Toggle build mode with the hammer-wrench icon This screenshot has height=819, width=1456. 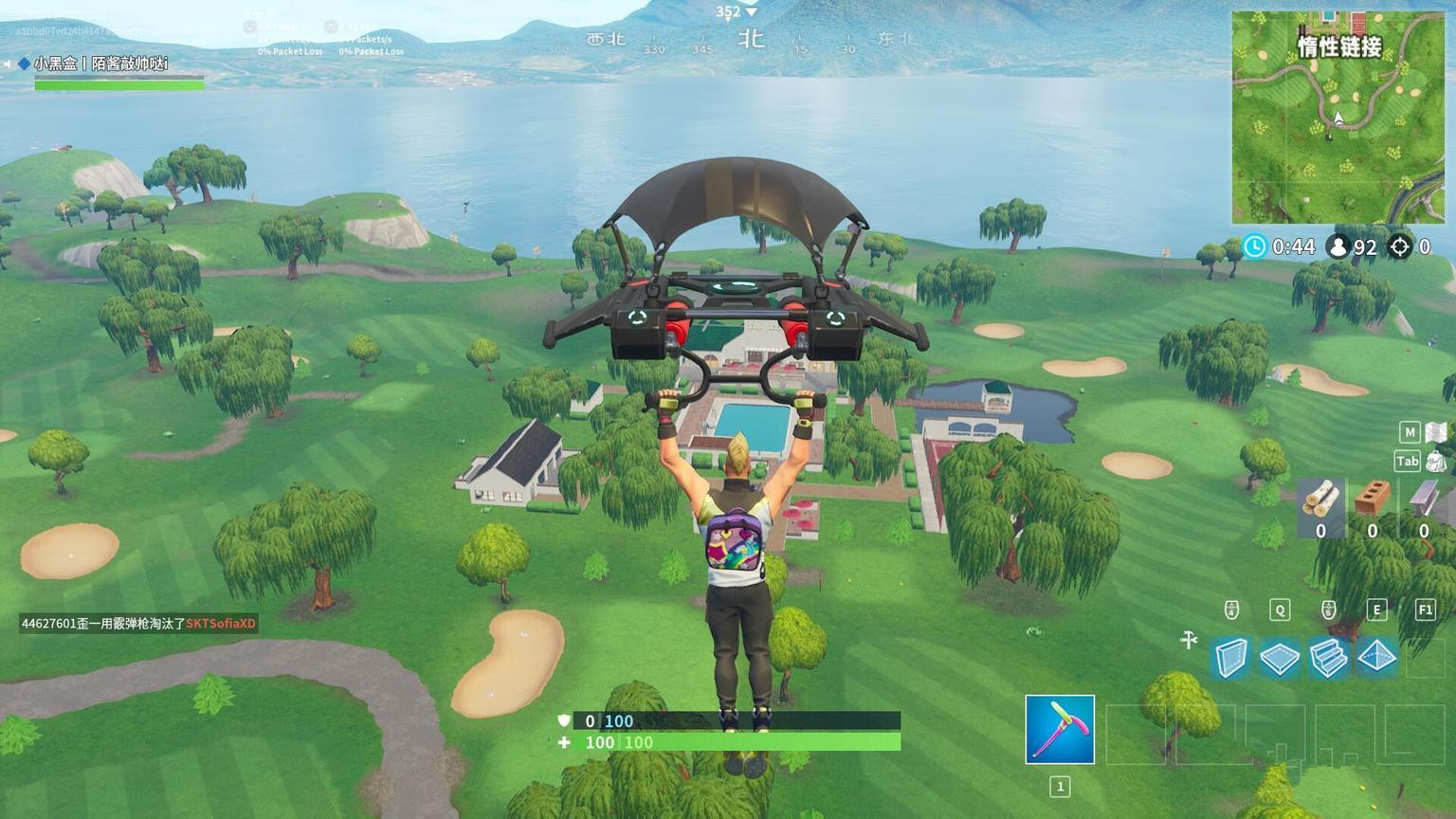point(1189,641)
